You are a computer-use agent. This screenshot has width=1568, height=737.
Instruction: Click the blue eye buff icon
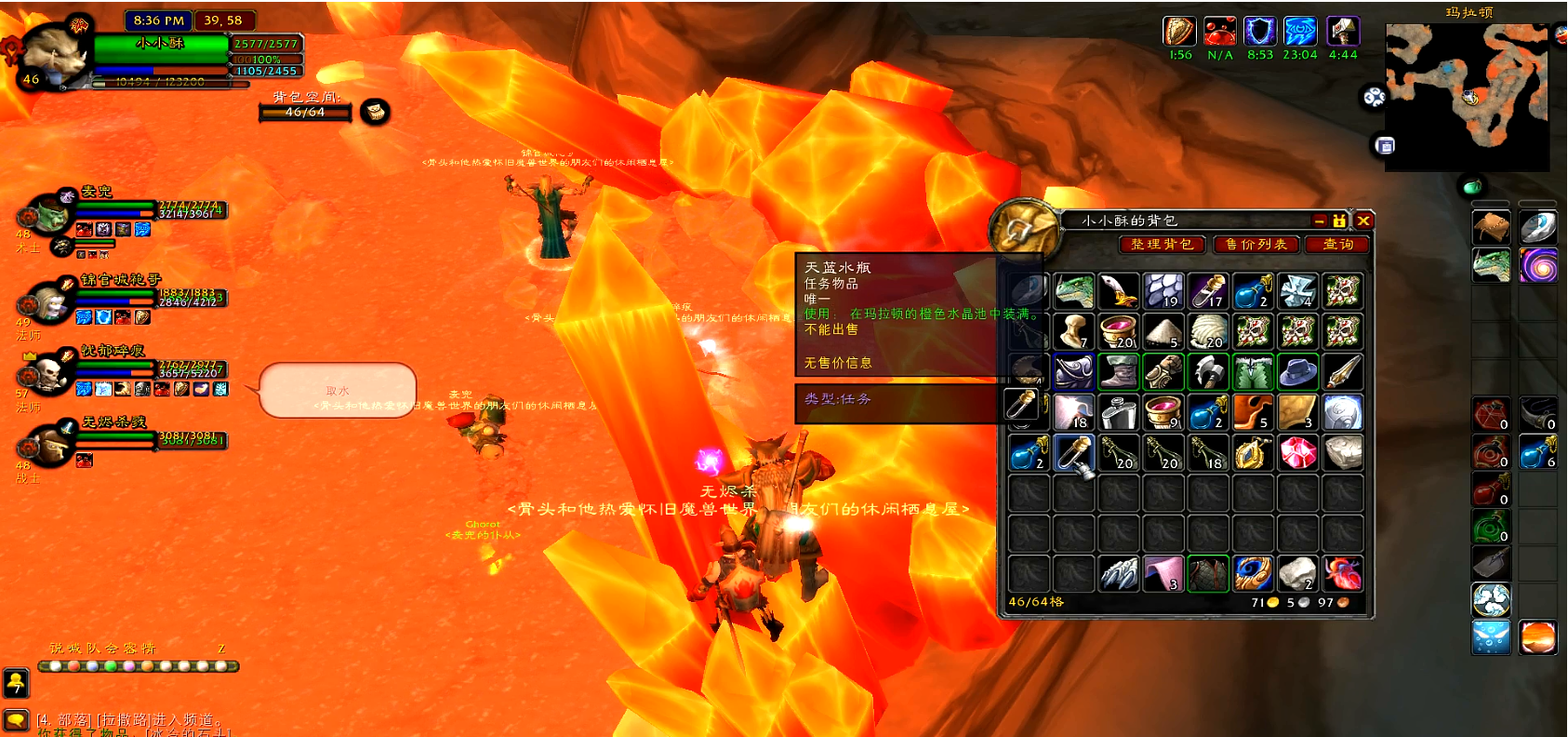tap(1299, 32)
